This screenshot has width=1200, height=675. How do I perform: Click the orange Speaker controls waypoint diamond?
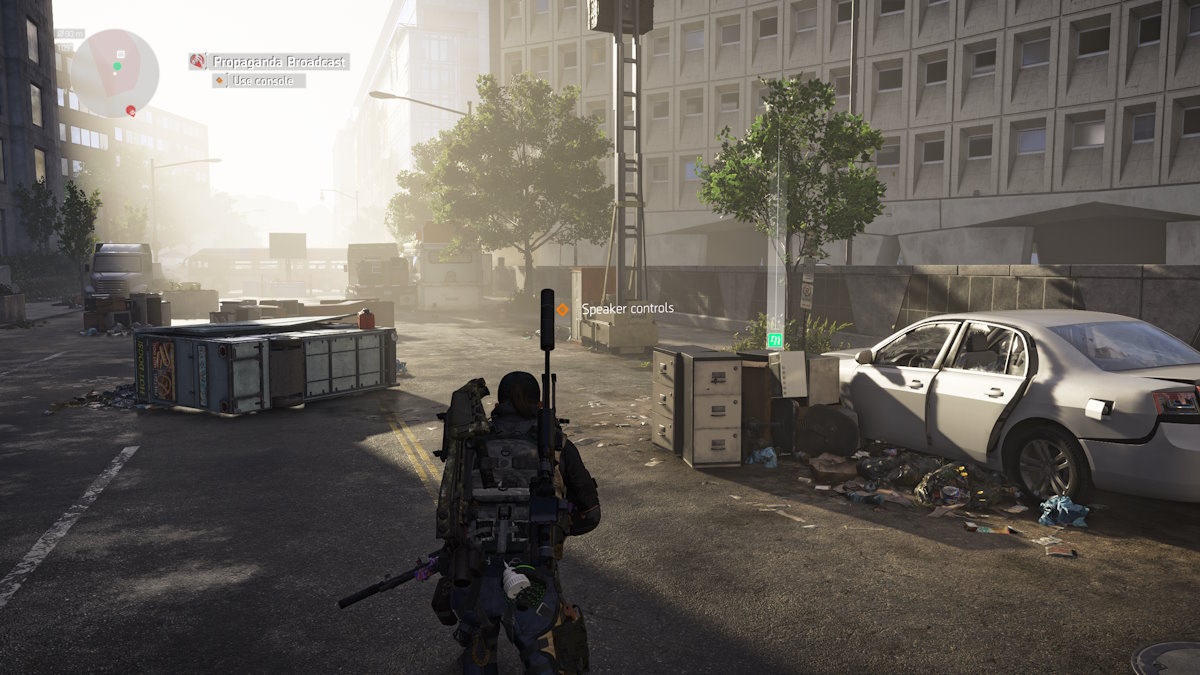pyautogui.click(x=562, y=310)
